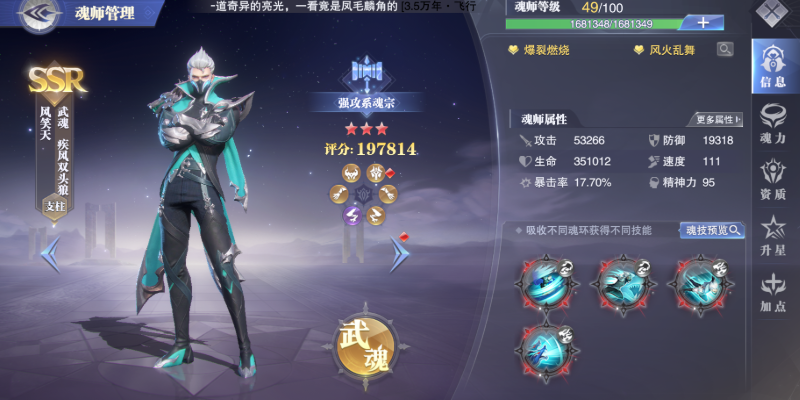Show more attributes via 更多属性
Image resolution: width=800 pixels, height=400 pixels.
(718, 119)
